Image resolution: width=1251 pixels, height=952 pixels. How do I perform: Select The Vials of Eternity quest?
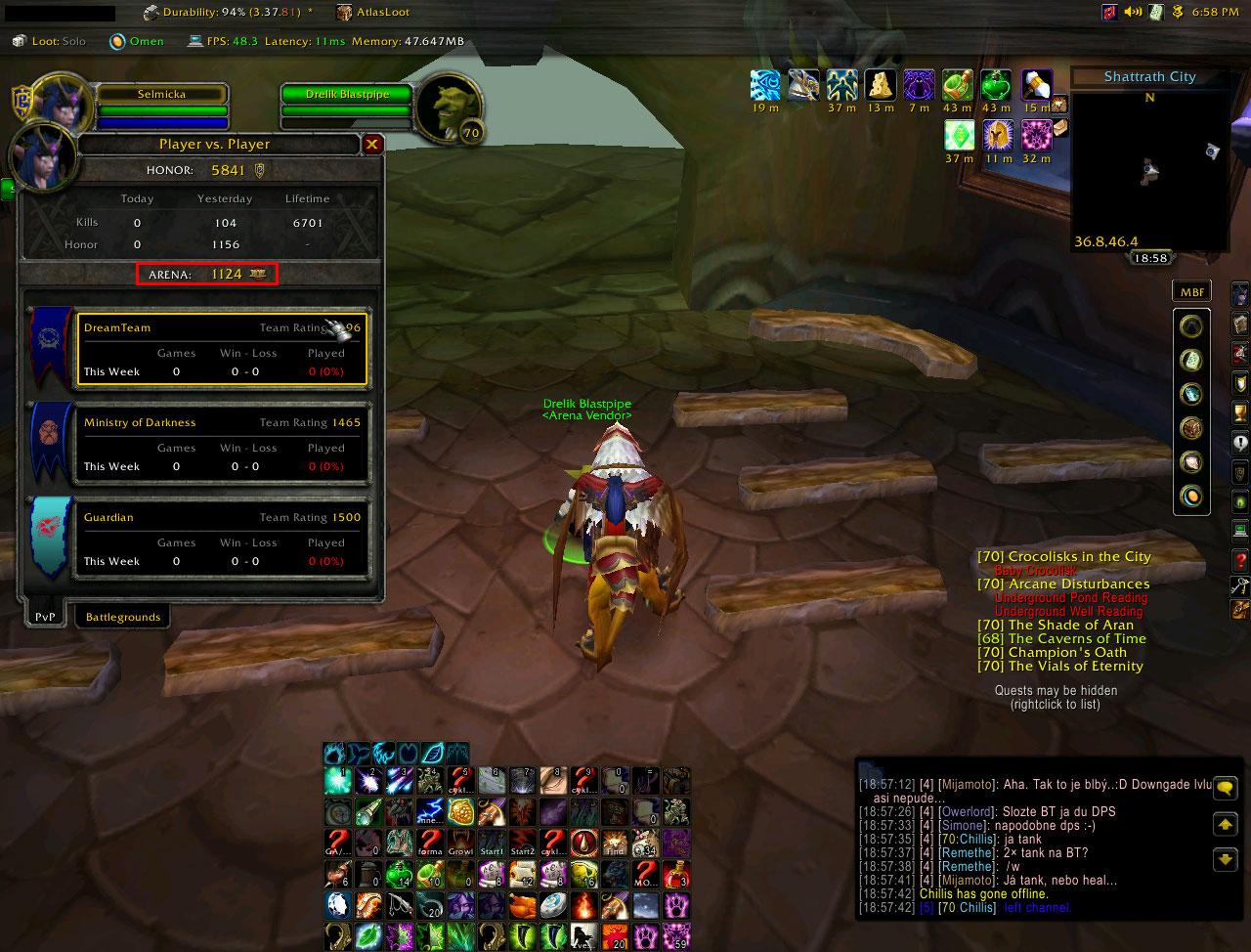point(1060,666)
